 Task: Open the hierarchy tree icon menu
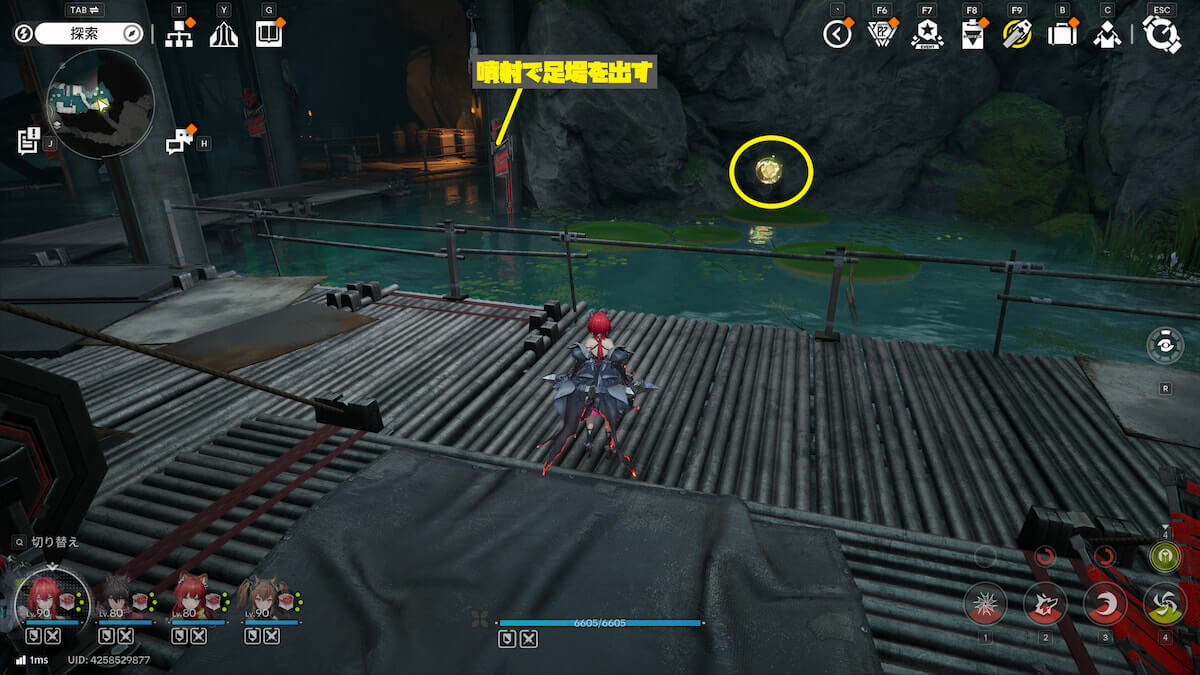point(178,34)
